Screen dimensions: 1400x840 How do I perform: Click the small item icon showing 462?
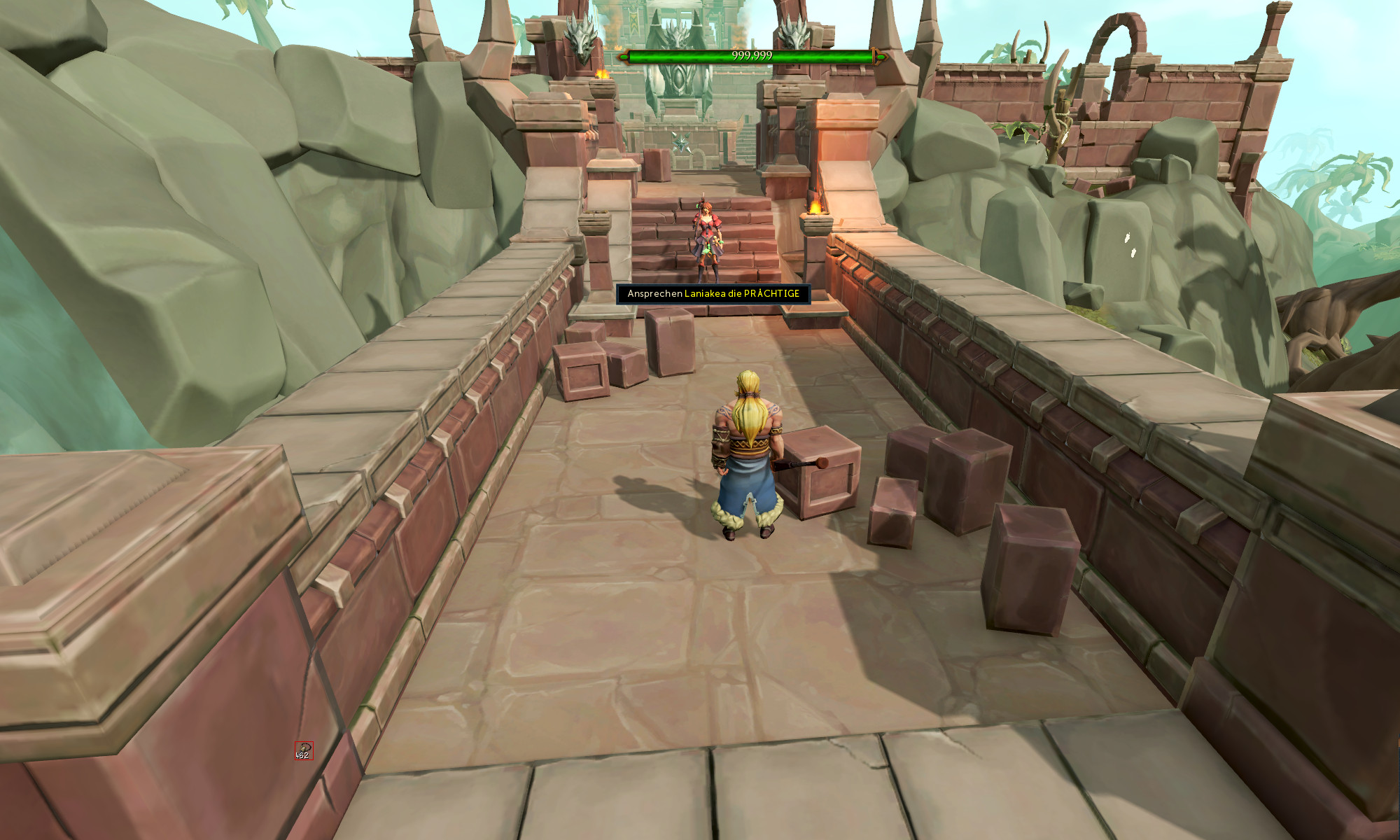point(303,750)
